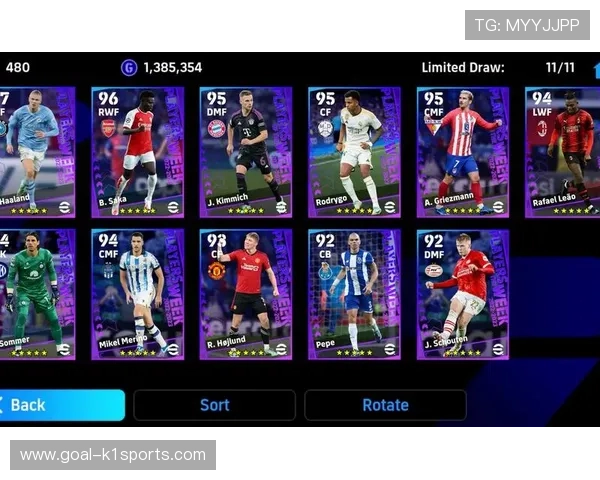Select the Haaland player card
Viewport: 600px width, 480px height.
36,152
